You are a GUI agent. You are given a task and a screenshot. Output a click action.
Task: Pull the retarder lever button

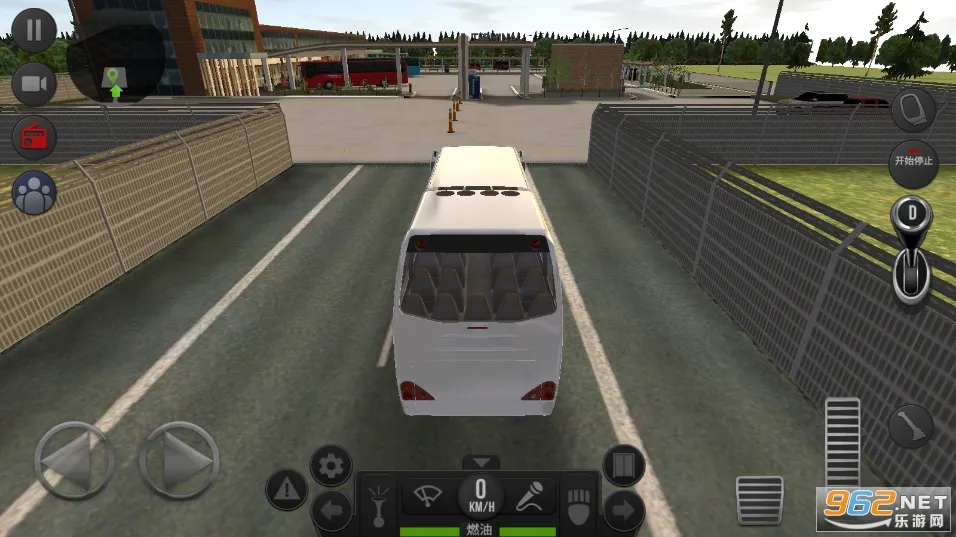[x=911, y=425]
